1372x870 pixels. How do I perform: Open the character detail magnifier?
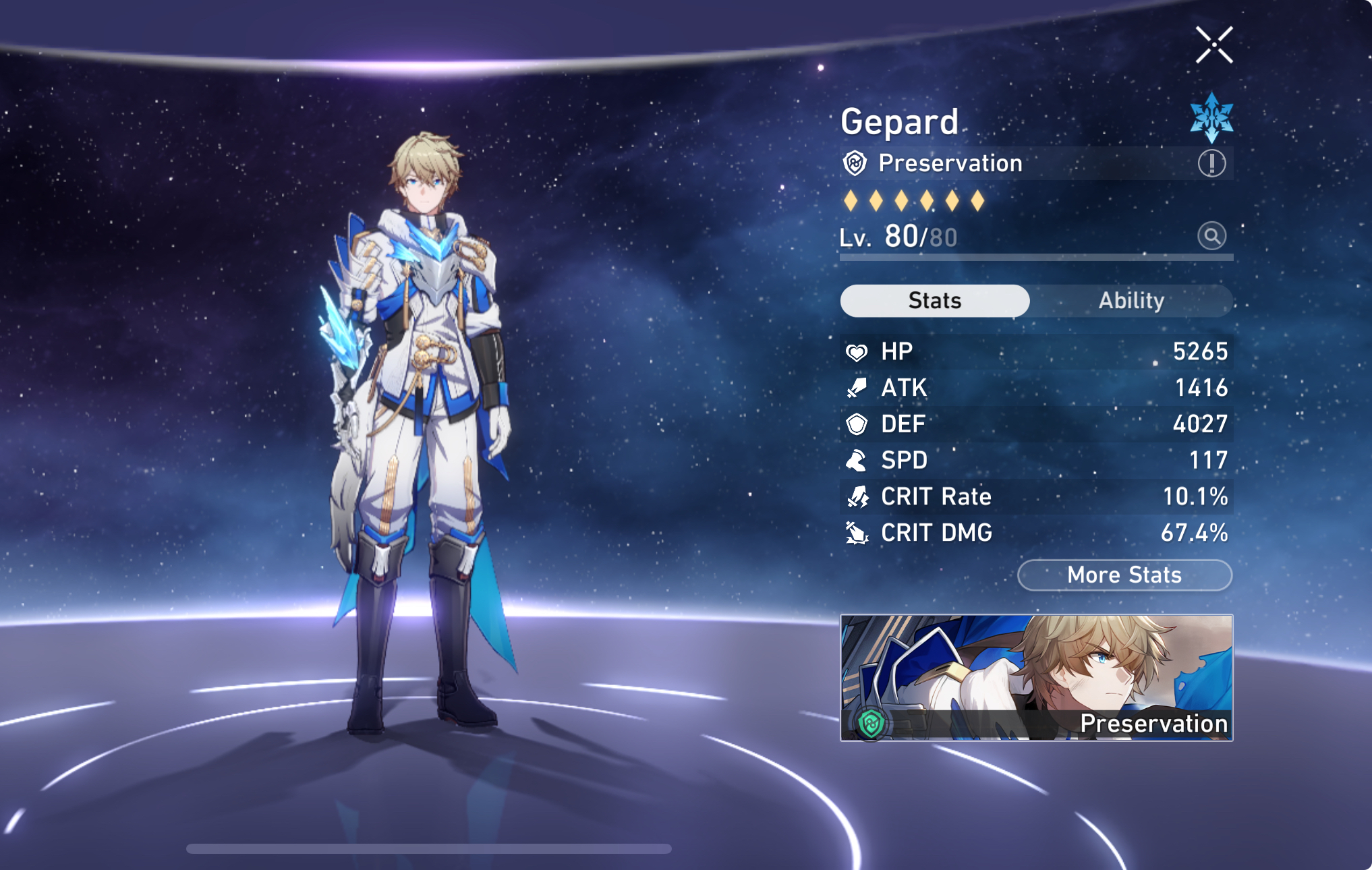pos(1211,237)
